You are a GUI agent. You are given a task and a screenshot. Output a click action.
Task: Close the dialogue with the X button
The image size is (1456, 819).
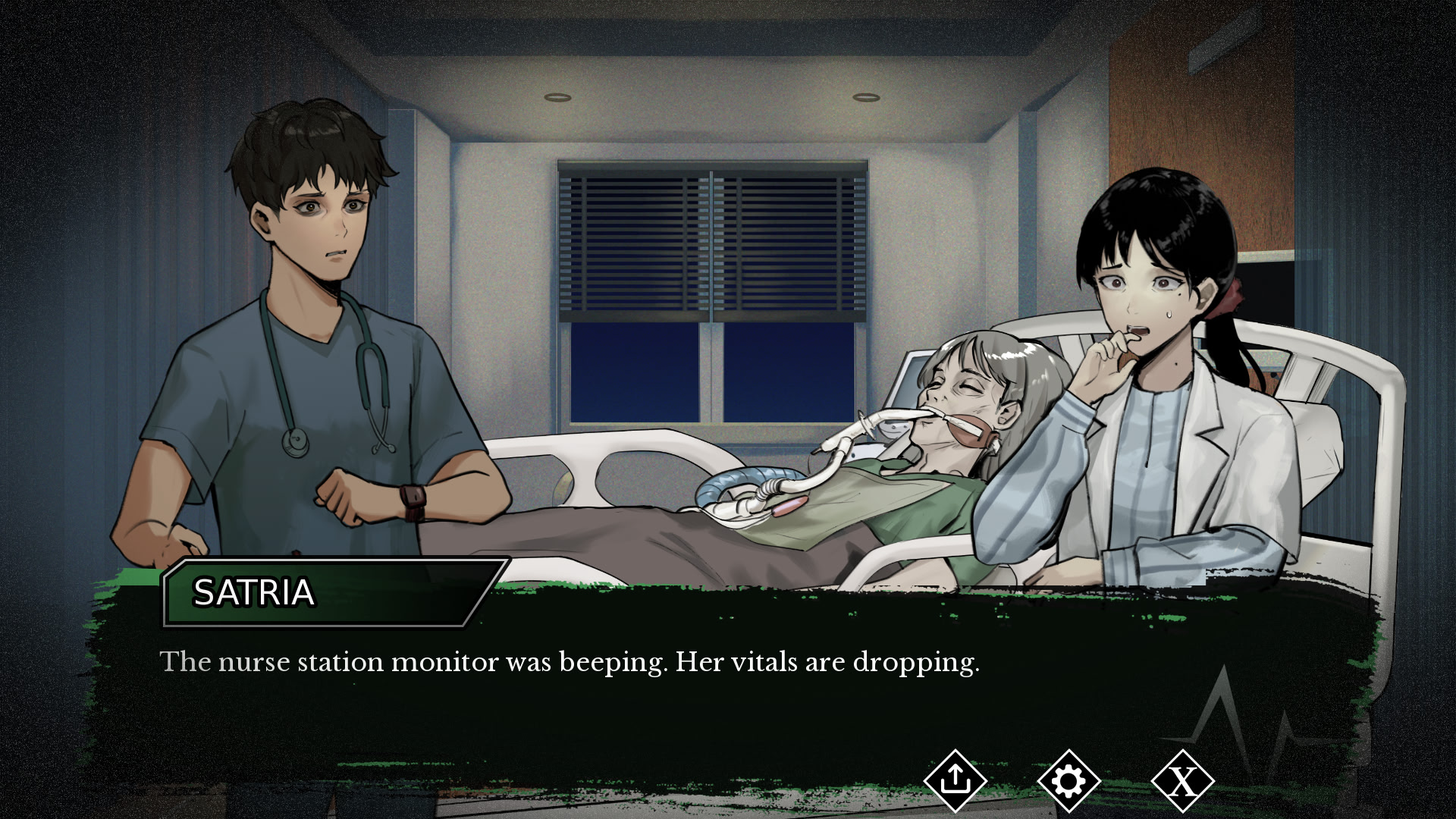[1182, 780]
